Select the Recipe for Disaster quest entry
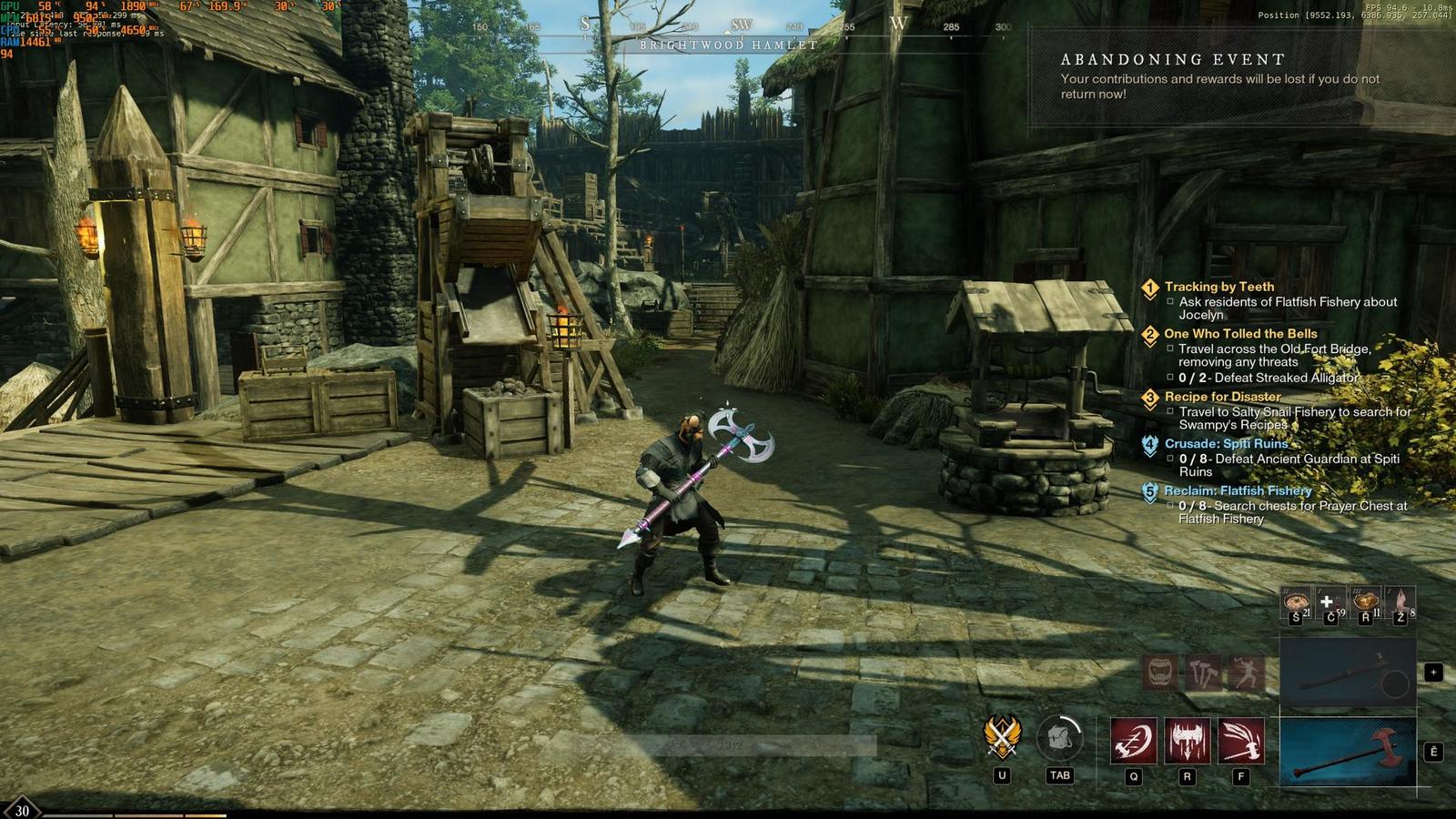Viewport: 1456px width, 819px height. (x=1222, y=397)
